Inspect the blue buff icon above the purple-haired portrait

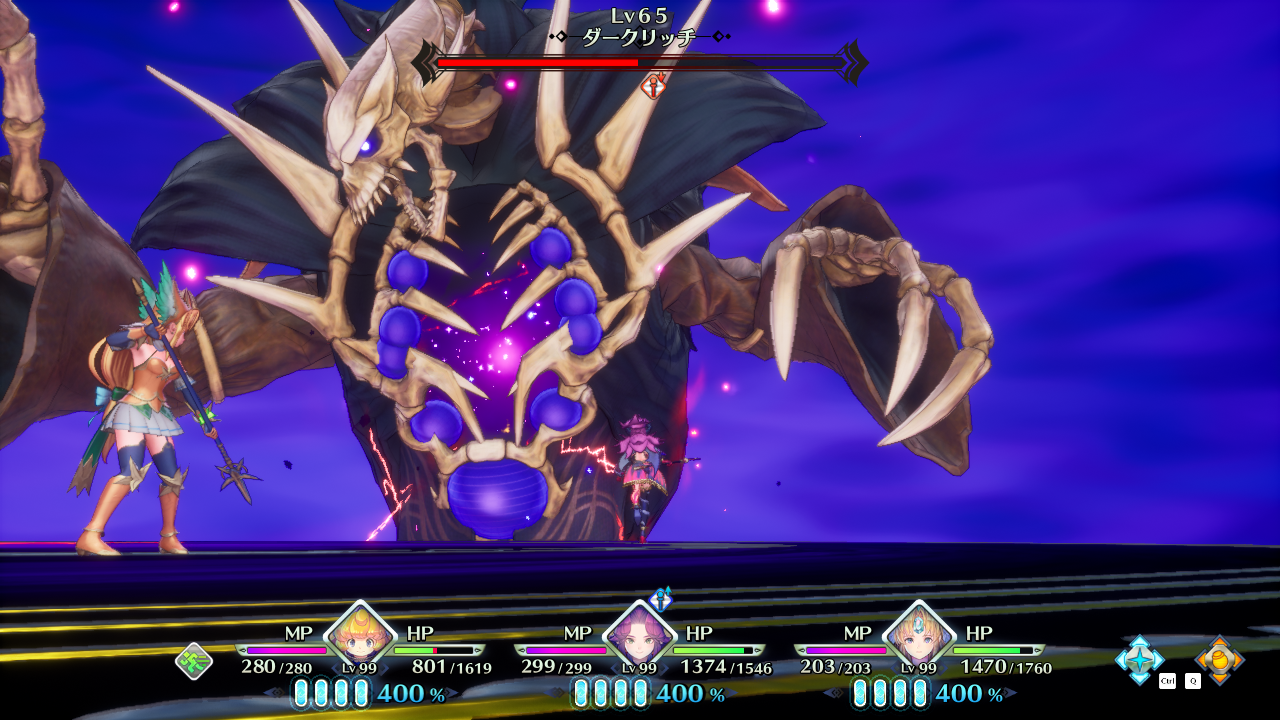tap(661, 600)
